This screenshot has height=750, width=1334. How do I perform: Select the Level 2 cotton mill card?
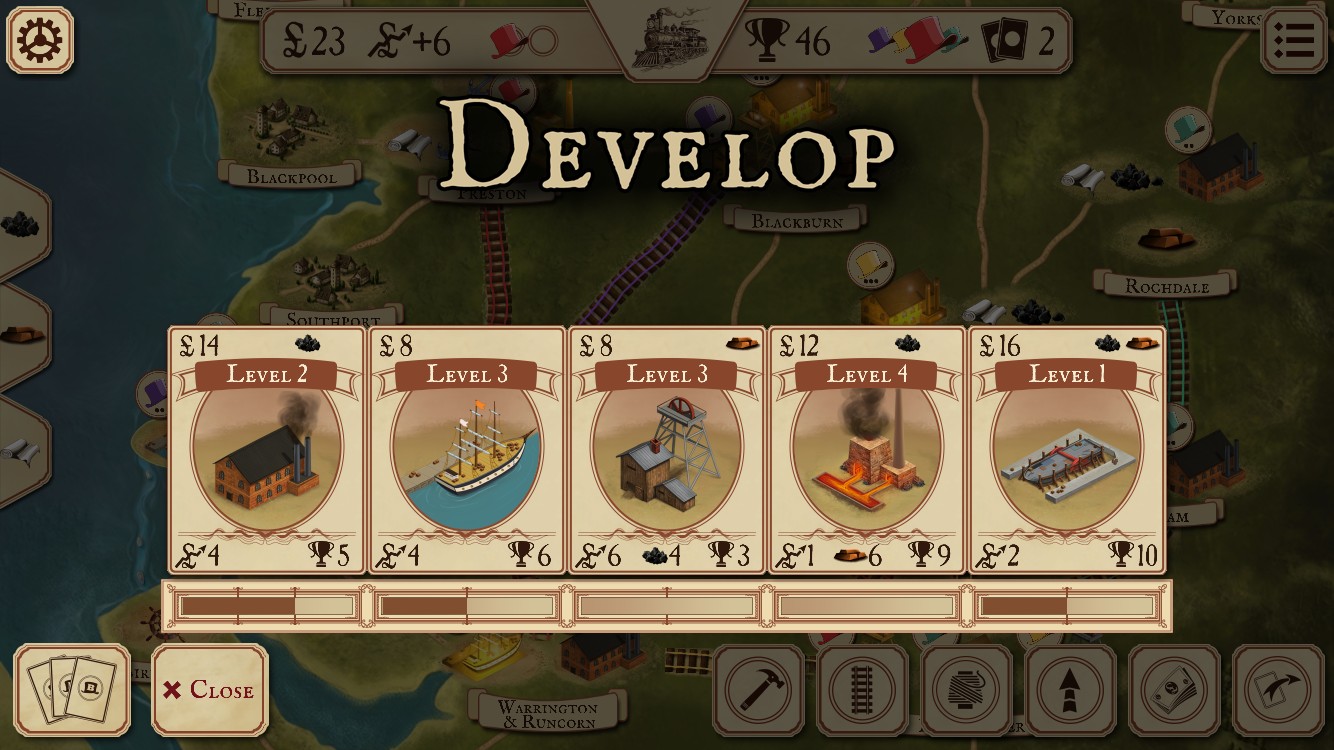coord(267,450)
